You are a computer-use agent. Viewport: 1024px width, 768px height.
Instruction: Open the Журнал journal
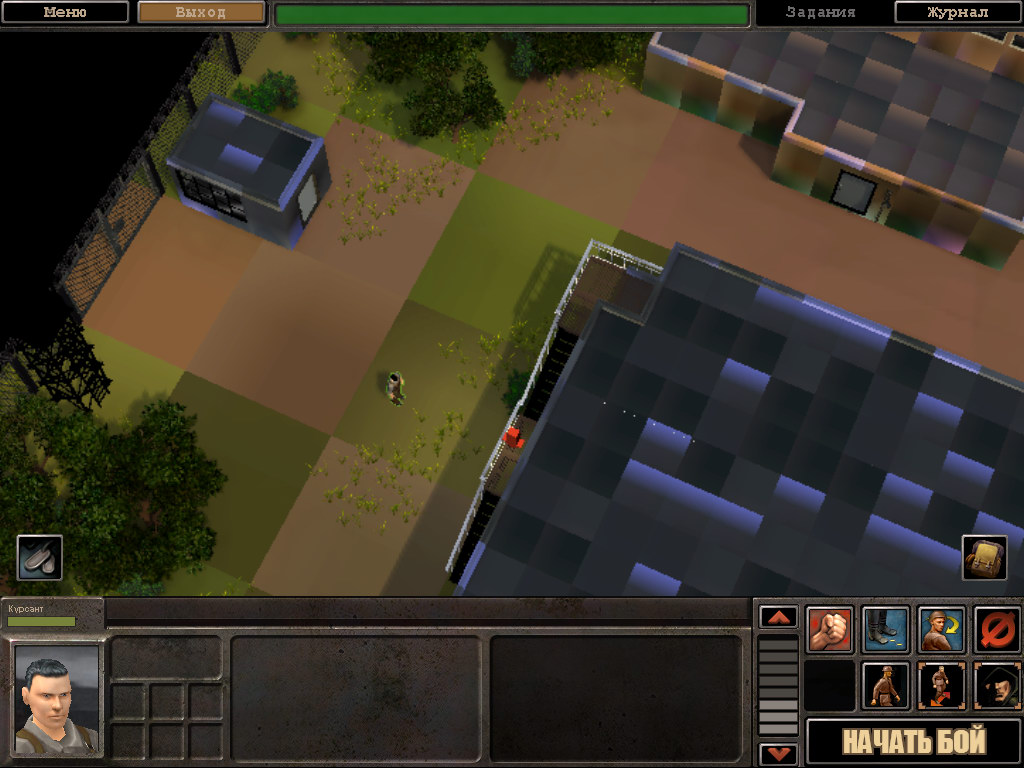tap(957, 12)
